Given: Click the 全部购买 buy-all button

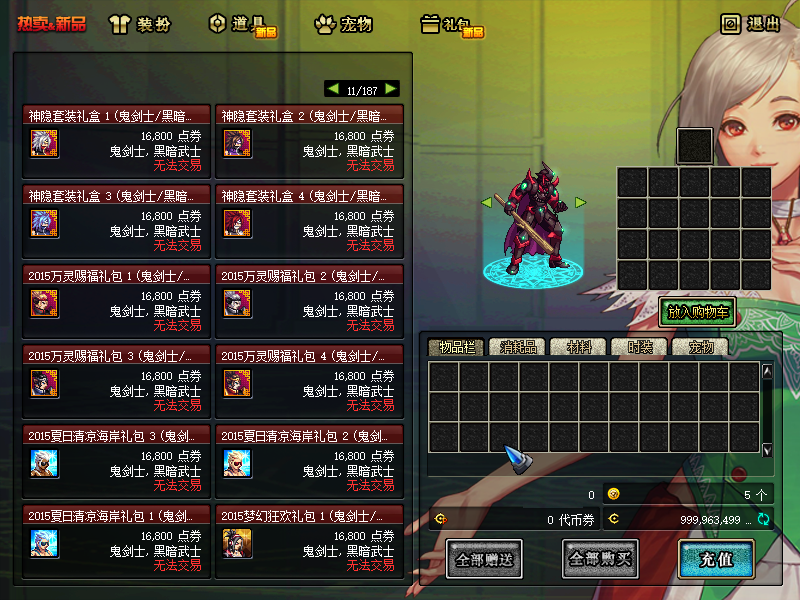Looking at the screenshot, I should click(600, 559).
